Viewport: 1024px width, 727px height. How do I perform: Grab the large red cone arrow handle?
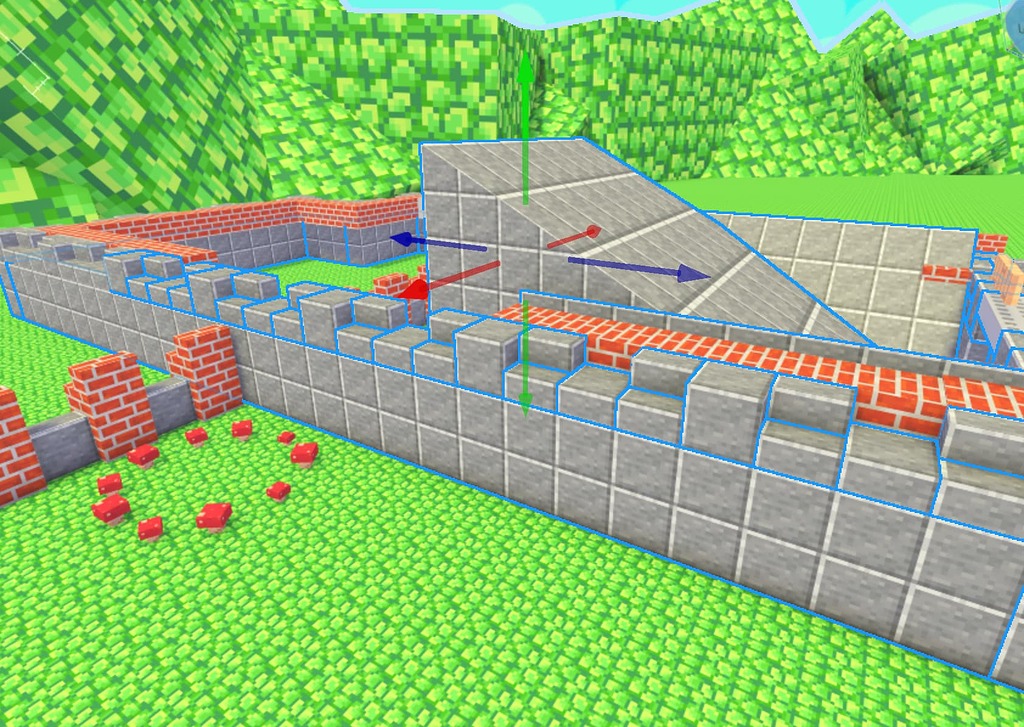tap(414, 289)
